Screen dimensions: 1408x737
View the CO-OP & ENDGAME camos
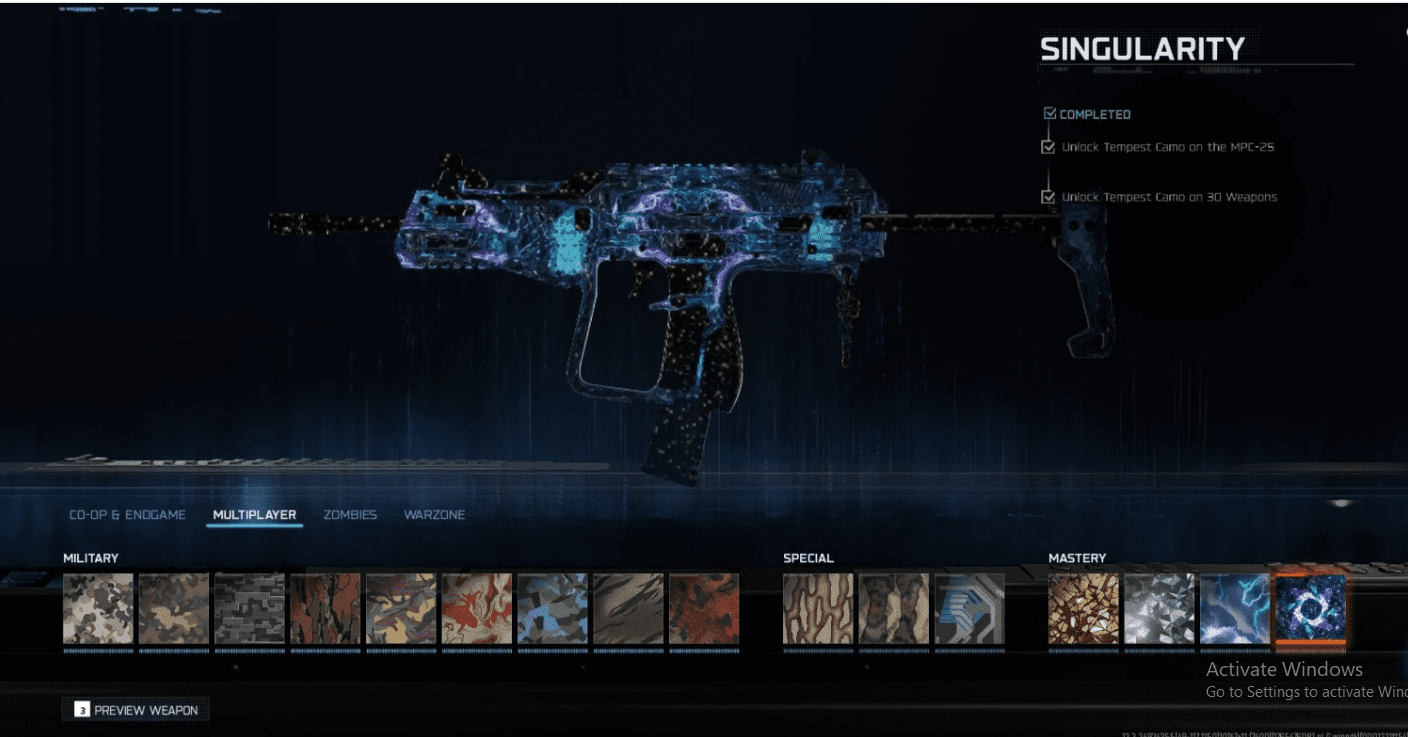[127, 514]
